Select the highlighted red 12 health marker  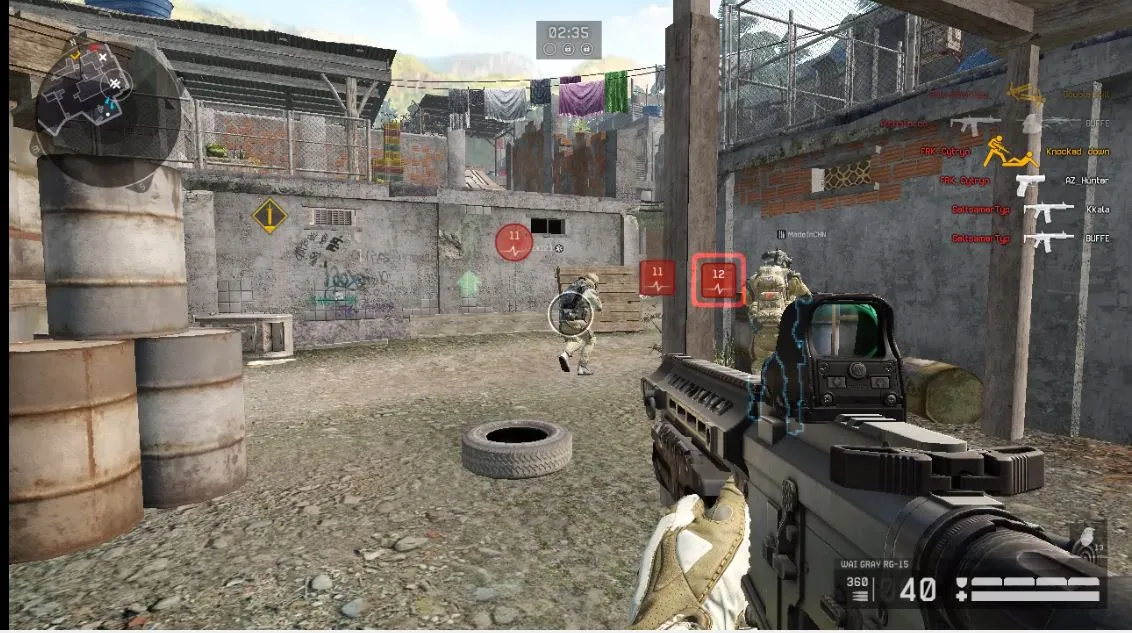[718, 279]
